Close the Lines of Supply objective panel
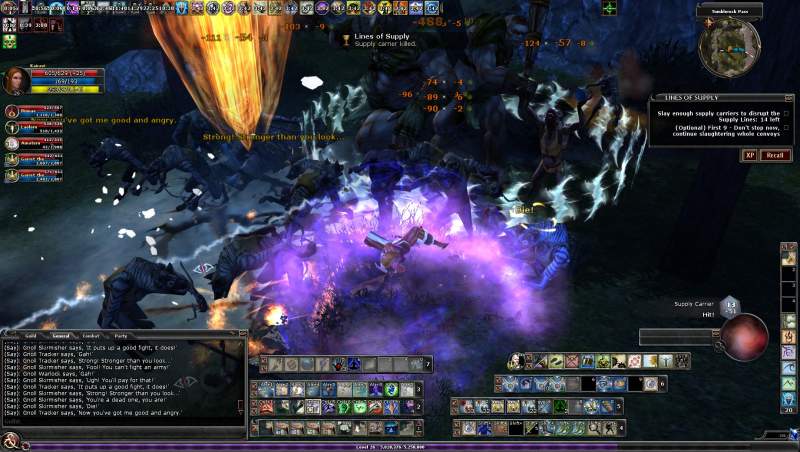 tap(791, 98)
